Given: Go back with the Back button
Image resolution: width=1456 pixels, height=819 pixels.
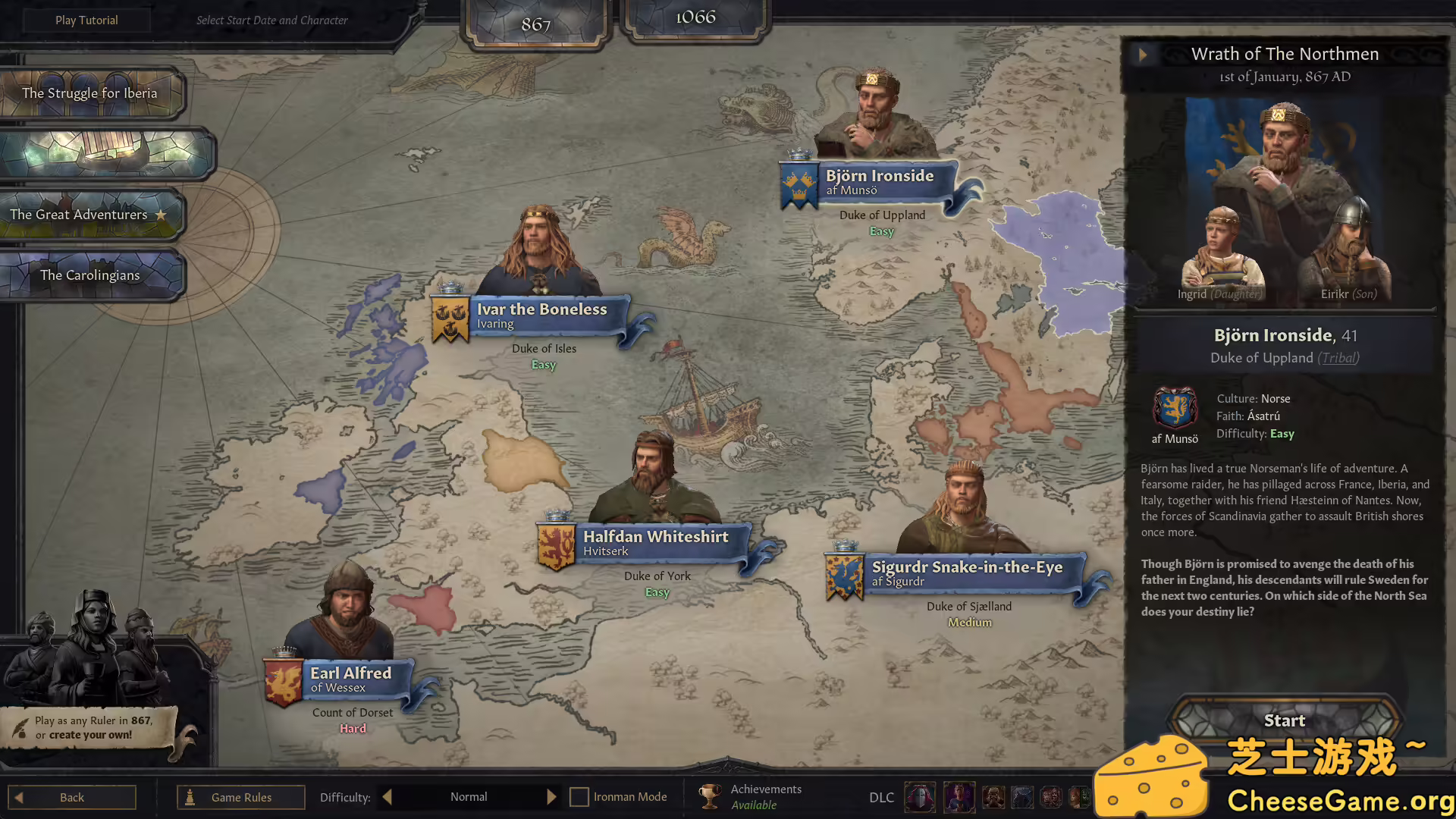Looking at the screenshot, I should coord(72,797).
